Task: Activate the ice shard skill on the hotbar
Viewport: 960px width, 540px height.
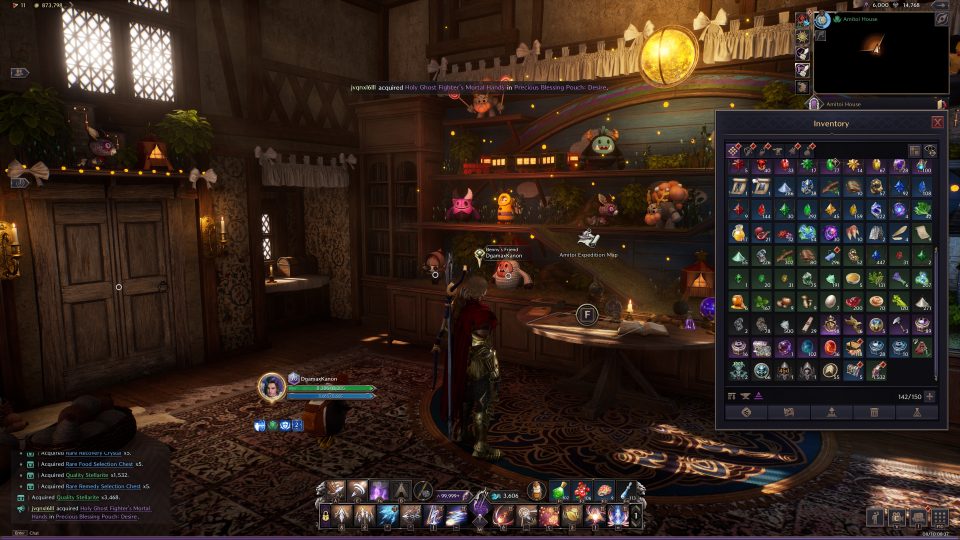Action: coord(388,517)
